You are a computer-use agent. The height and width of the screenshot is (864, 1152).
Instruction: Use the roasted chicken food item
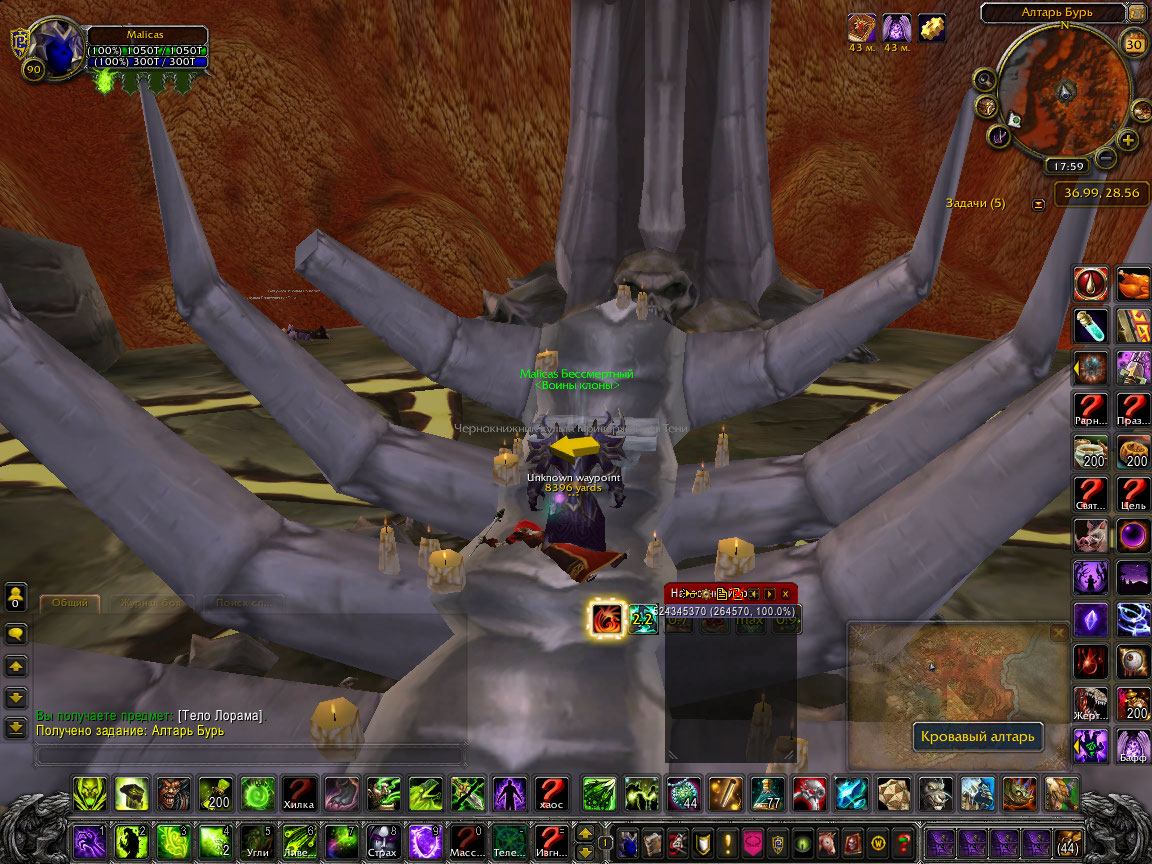pos(1133,284)
